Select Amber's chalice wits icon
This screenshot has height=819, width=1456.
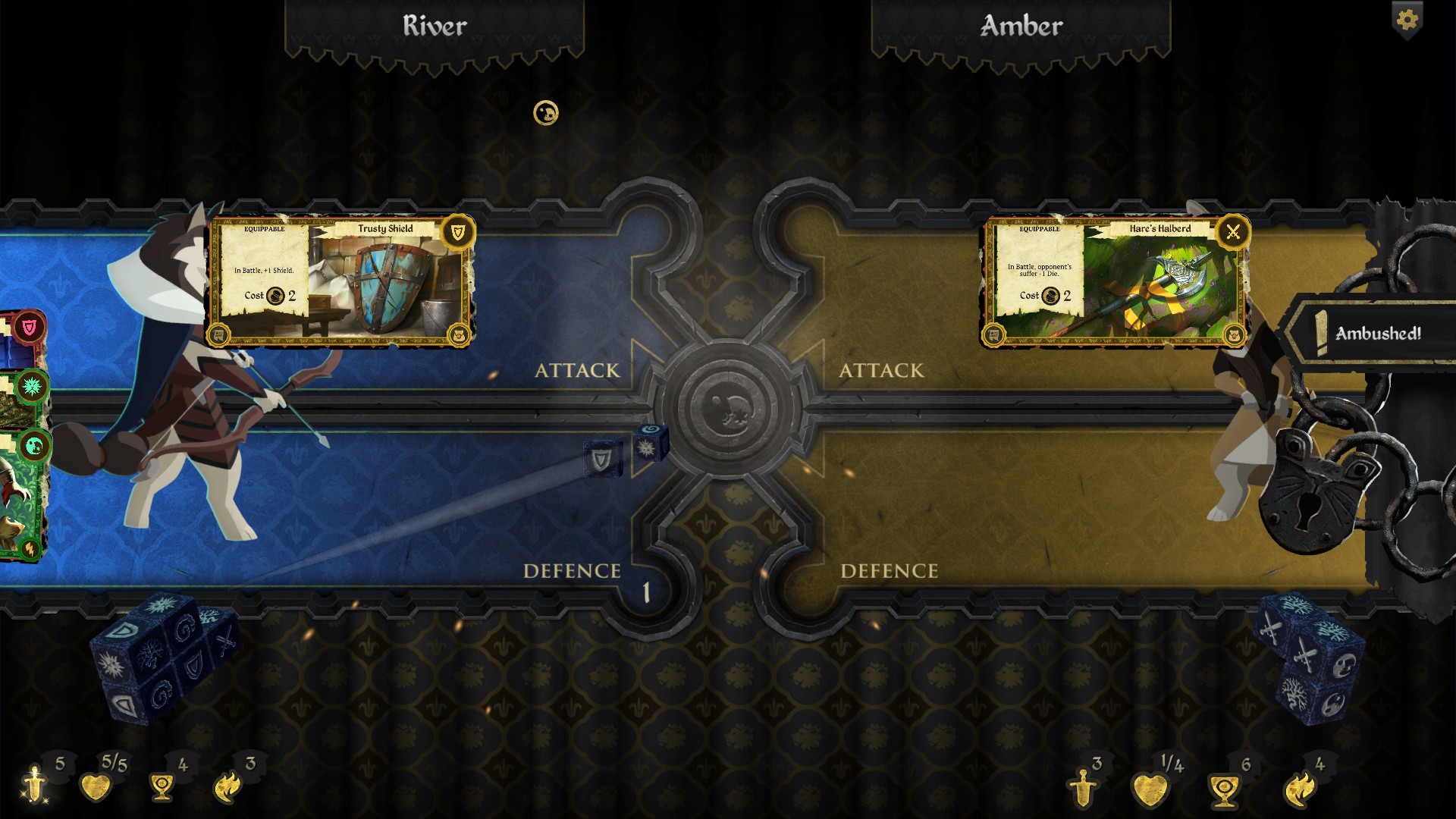pyautogui.click(x=1223, y=790)
